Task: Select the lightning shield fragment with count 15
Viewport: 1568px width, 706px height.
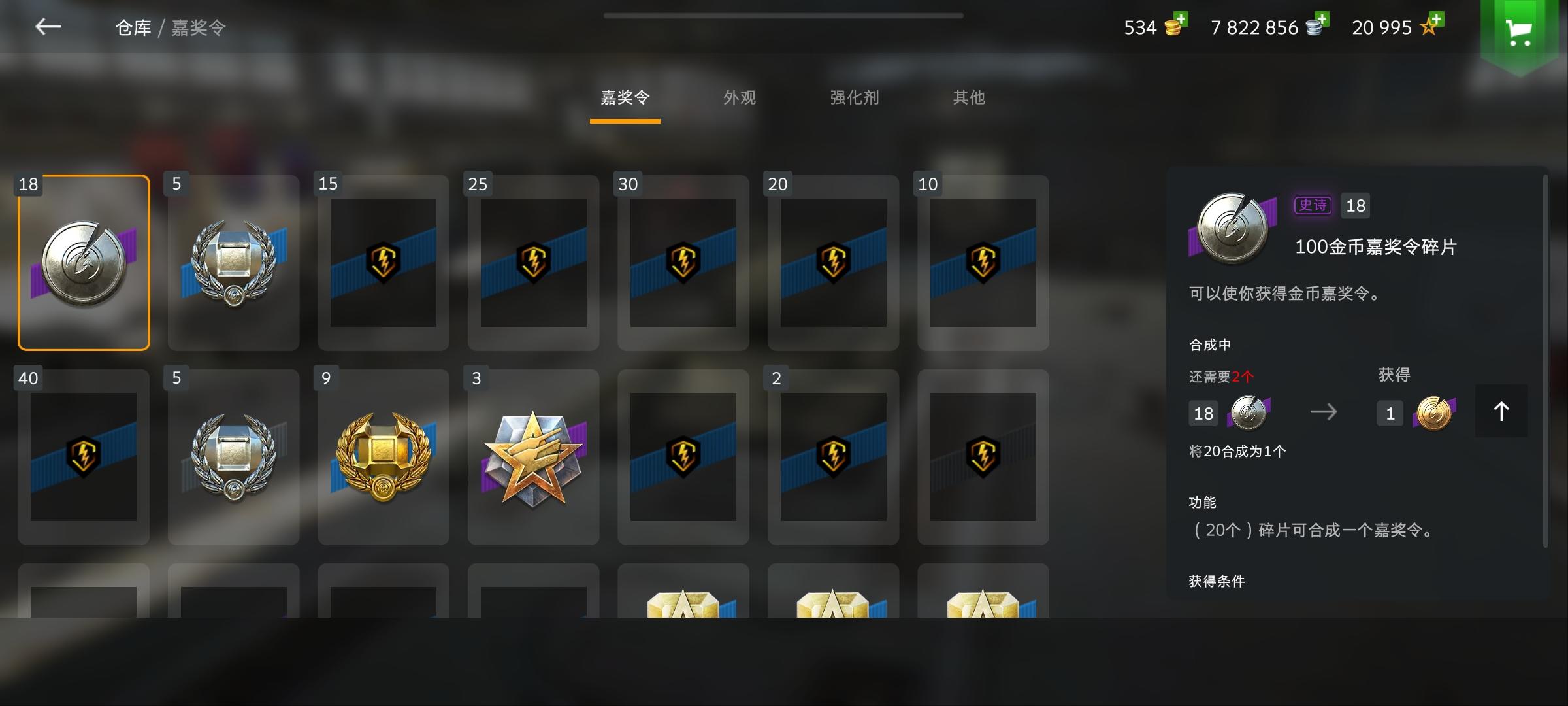Action: (384, 261)
